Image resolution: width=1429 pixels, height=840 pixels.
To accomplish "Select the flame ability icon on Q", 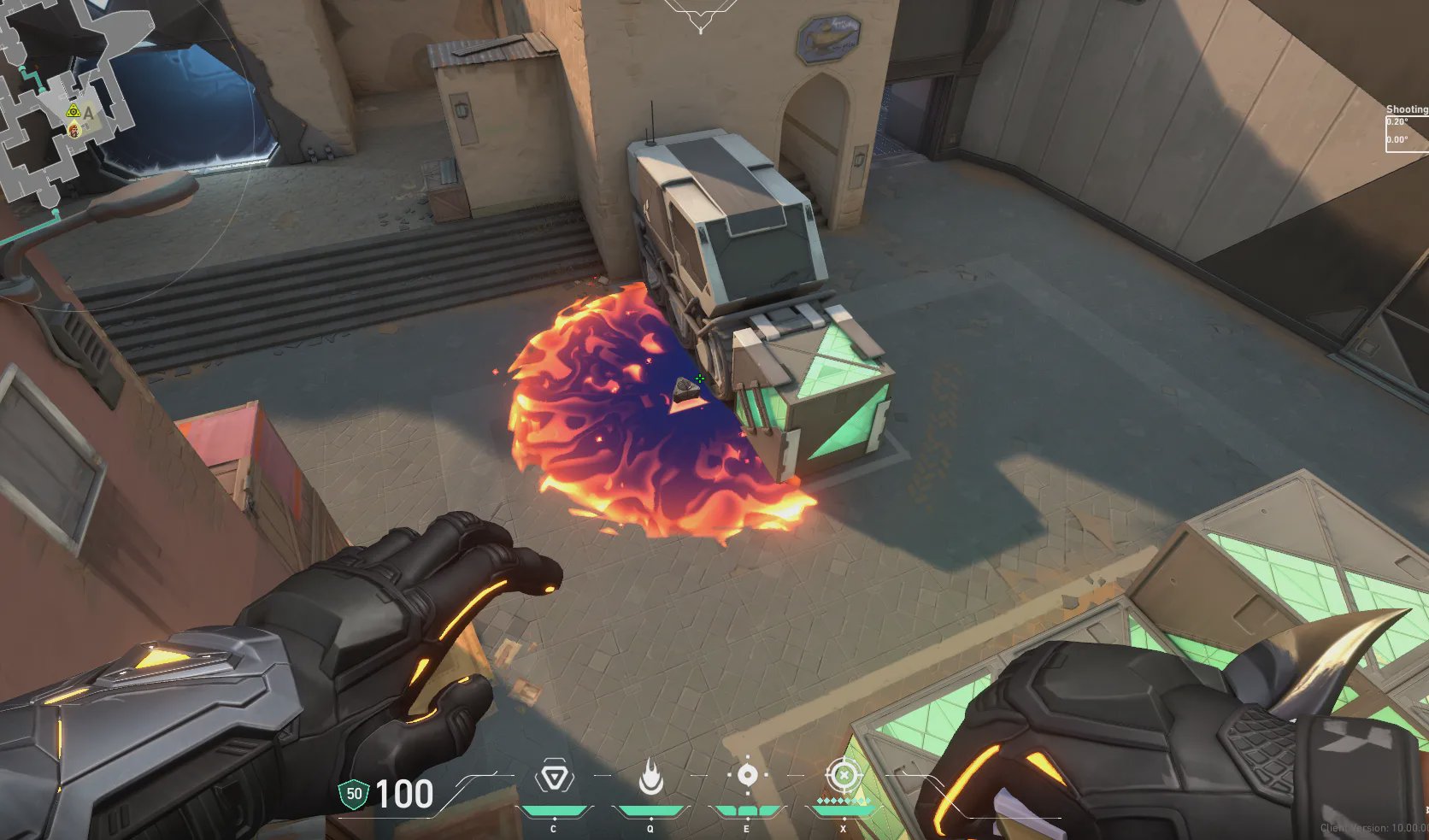I will tap(650, 778).
